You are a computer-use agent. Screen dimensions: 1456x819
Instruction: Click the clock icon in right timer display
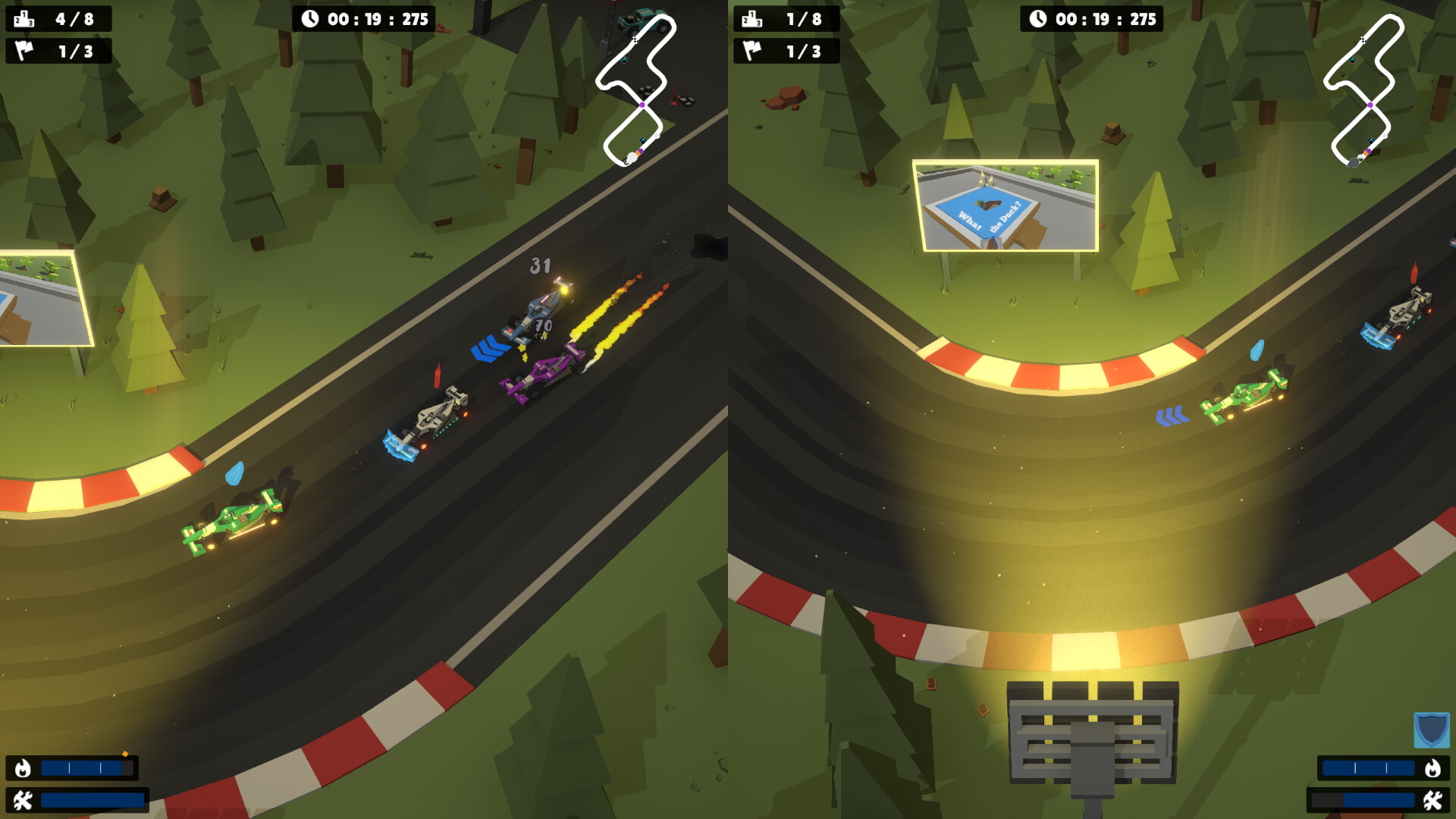(1038, 20)
